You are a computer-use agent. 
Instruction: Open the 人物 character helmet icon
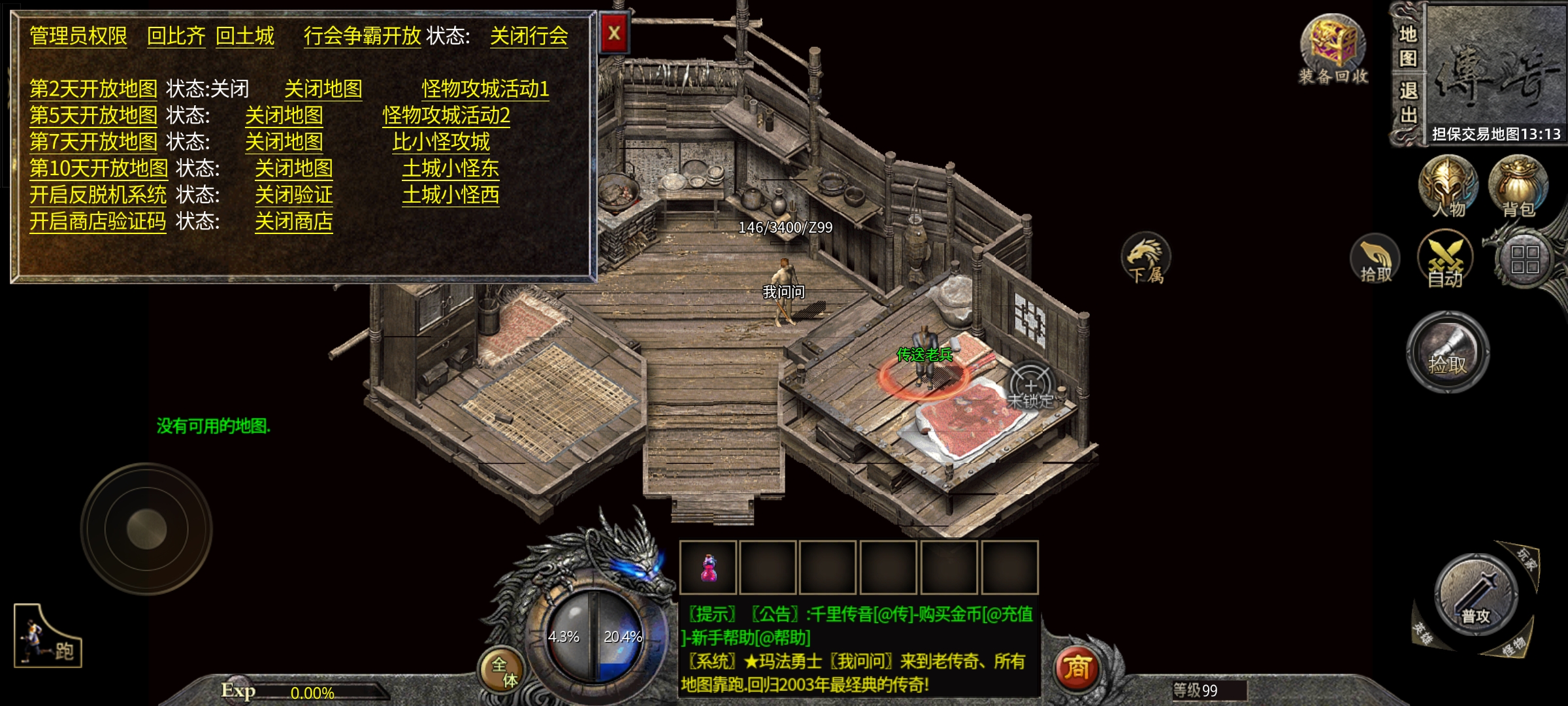pos(1448,186)
